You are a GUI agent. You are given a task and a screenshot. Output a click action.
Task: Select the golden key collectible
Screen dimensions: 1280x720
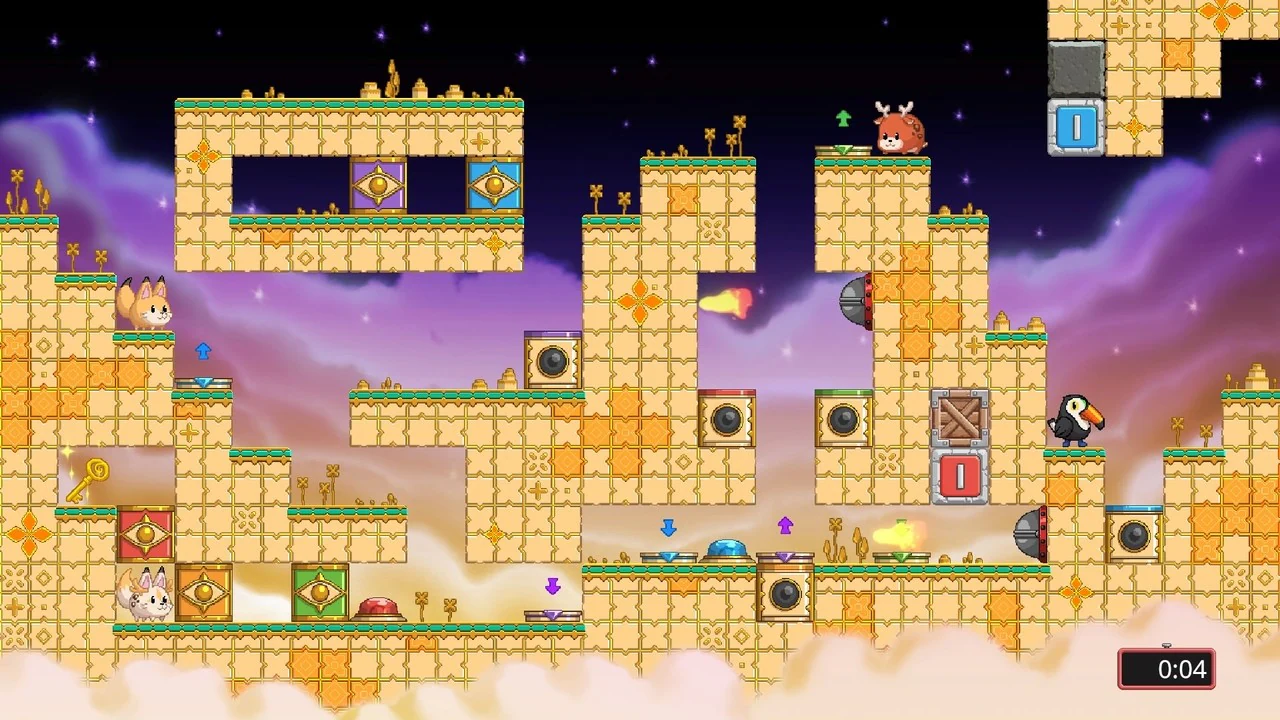tap(88, 478)
